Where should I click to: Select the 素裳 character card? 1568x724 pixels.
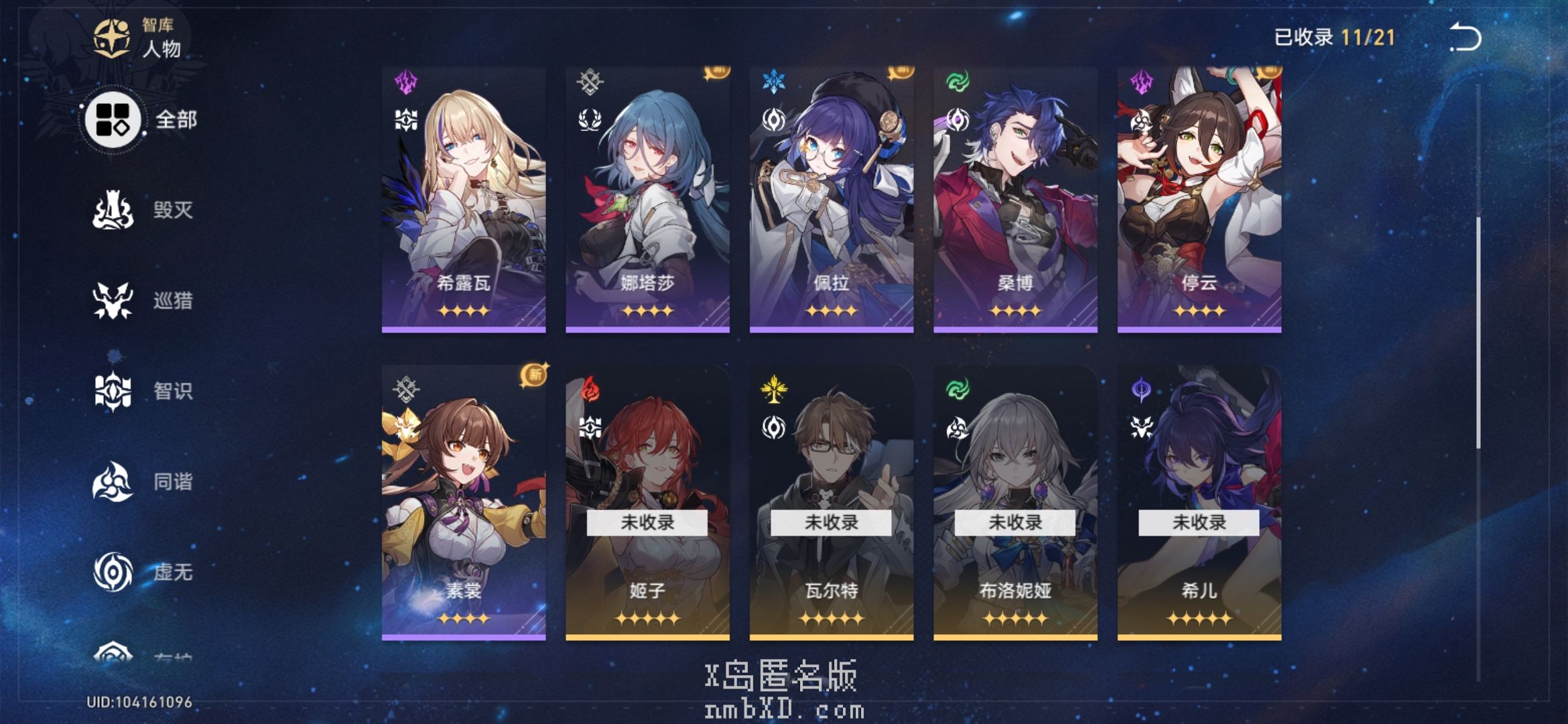pyautogui.click(x=464, y=503)
